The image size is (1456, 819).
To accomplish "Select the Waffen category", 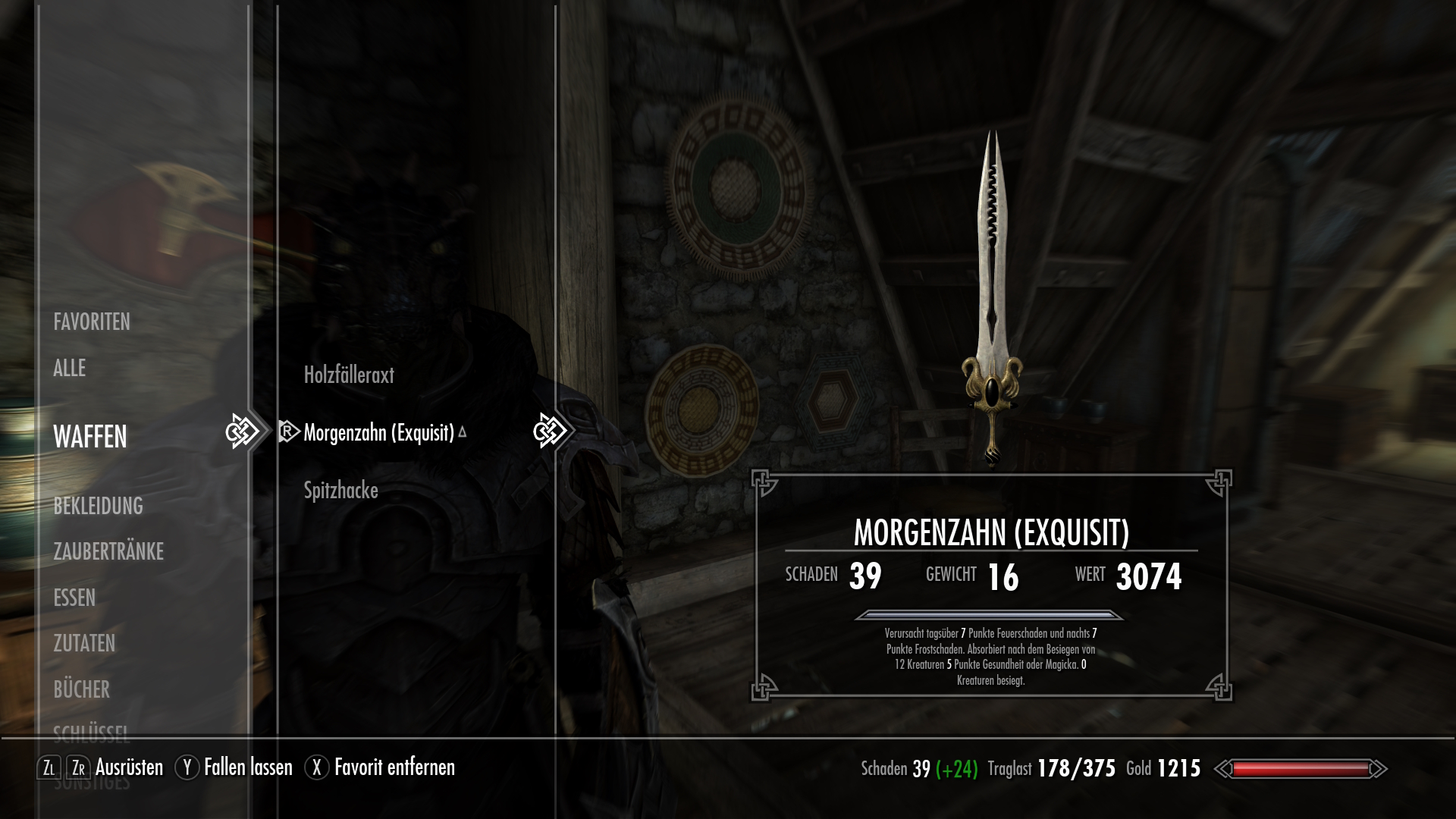I will (x=90, y=437).
